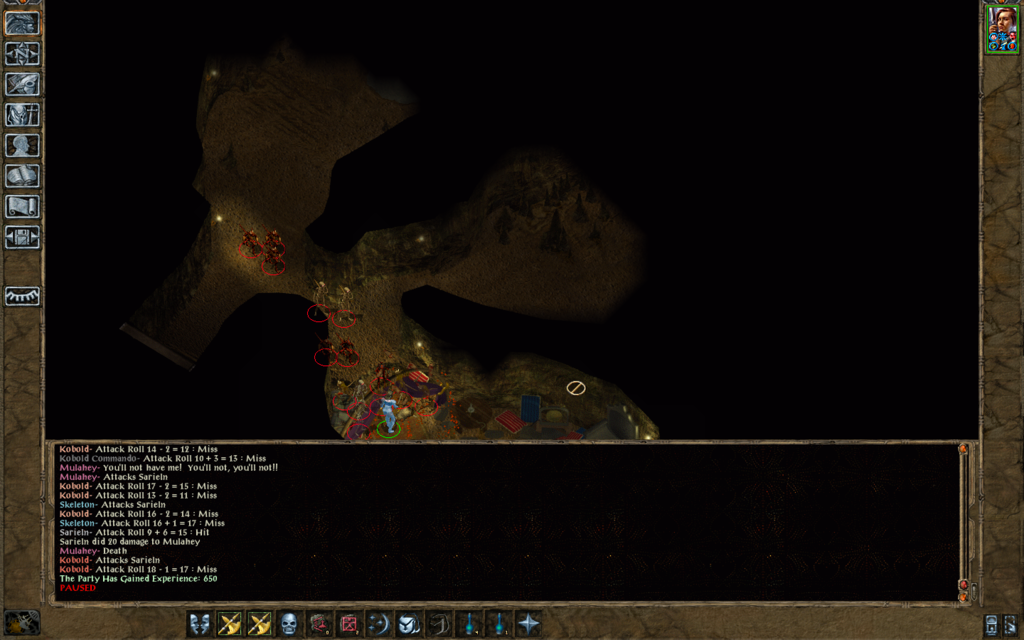
Task: Use the first blue potion quick item
Action: pos(468,624)
